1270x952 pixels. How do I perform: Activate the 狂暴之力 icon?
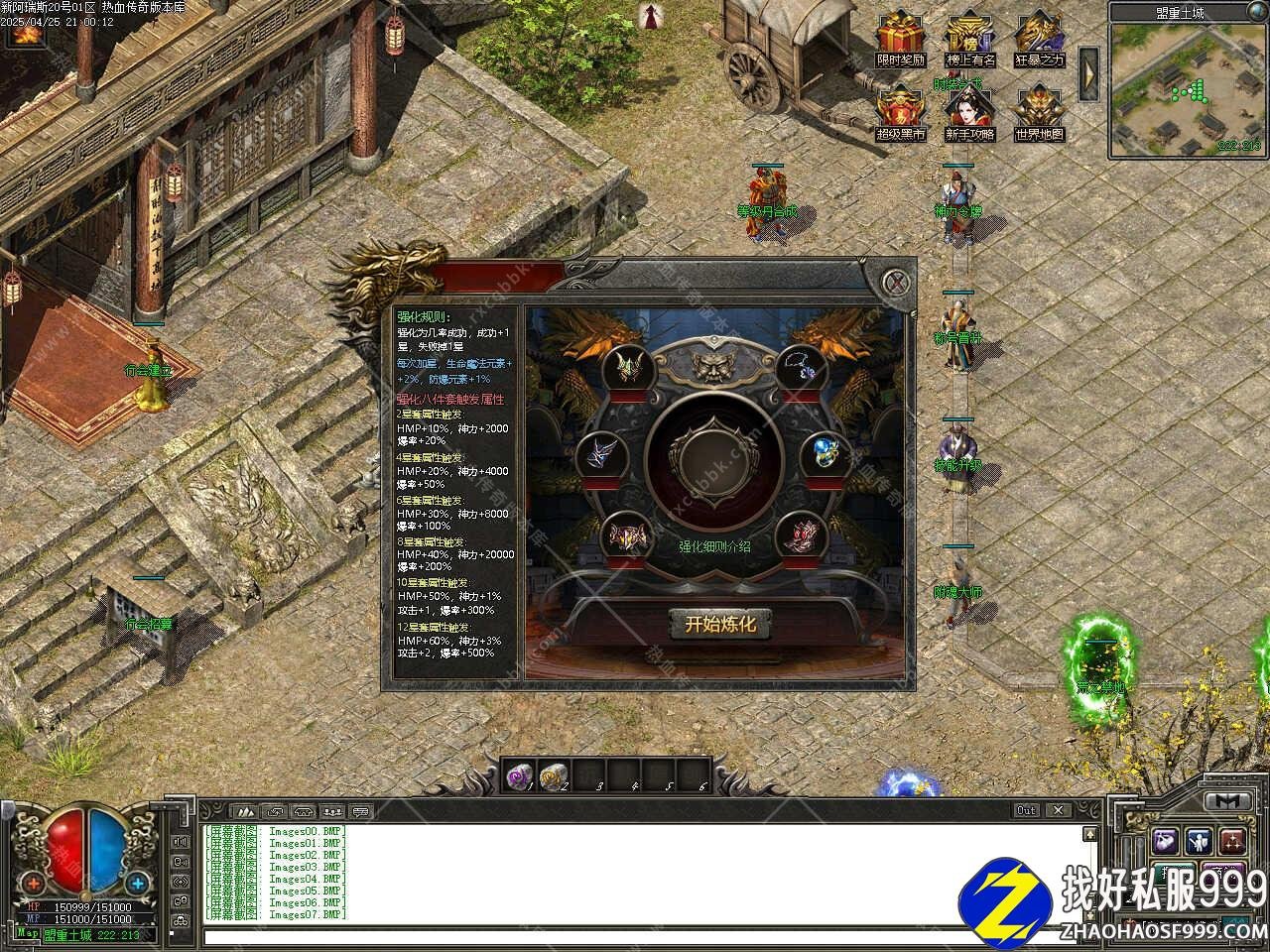pyautogui.click(x=1039, y=34)
